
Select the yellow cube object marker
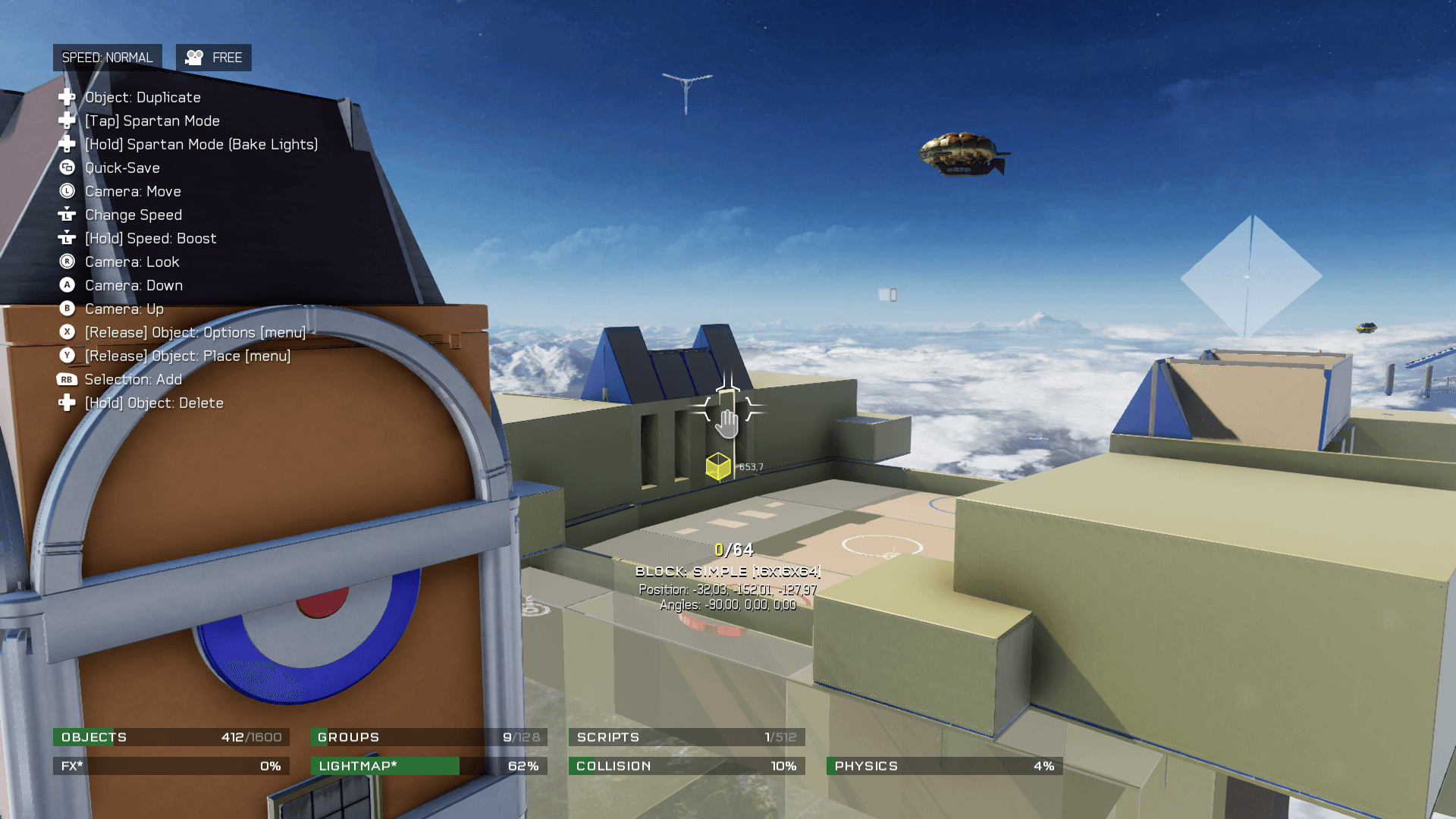click(717, 466)
